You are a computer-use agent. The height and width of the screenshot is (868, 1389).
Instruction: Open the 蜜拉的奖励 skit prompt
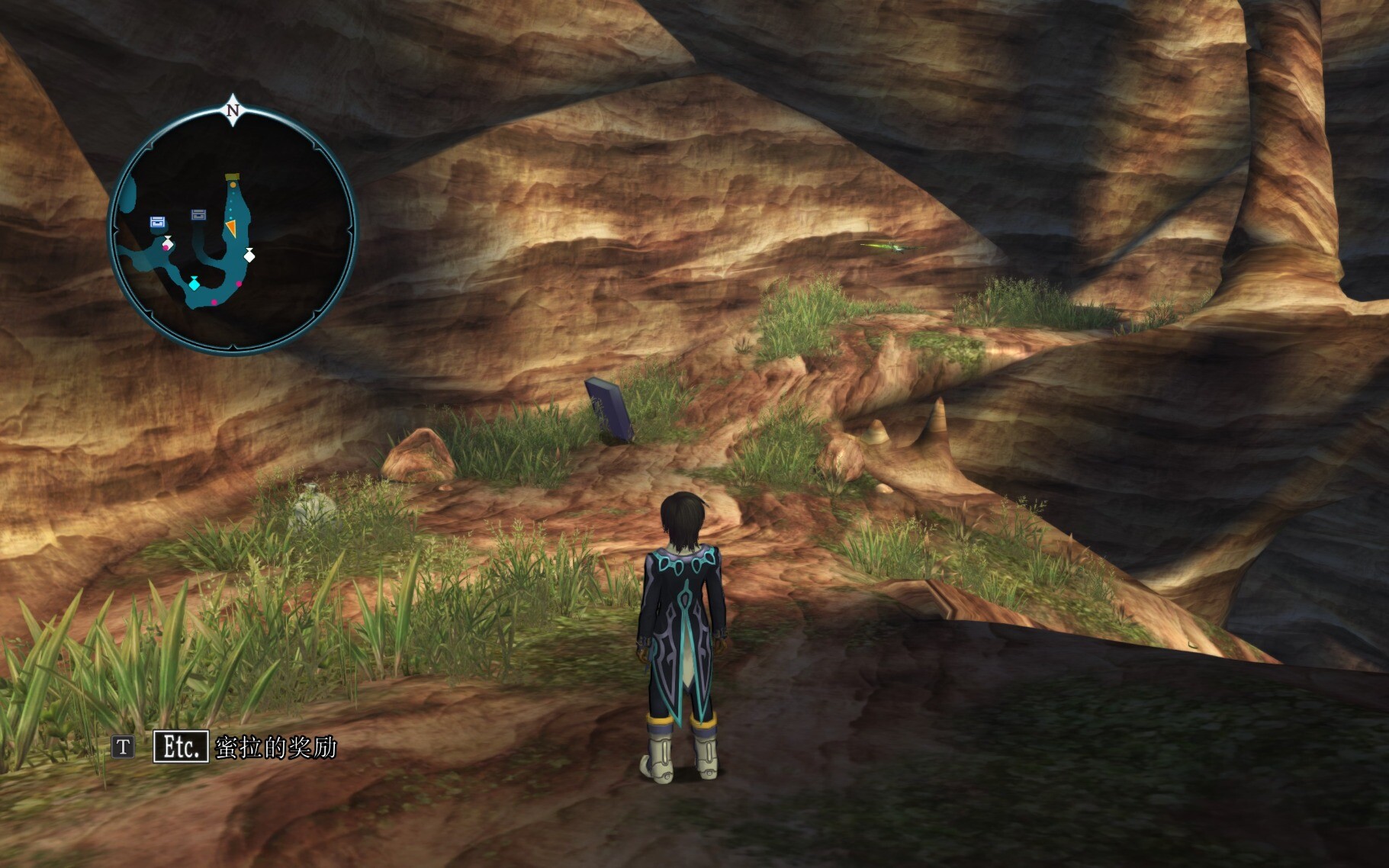point(275,747)
